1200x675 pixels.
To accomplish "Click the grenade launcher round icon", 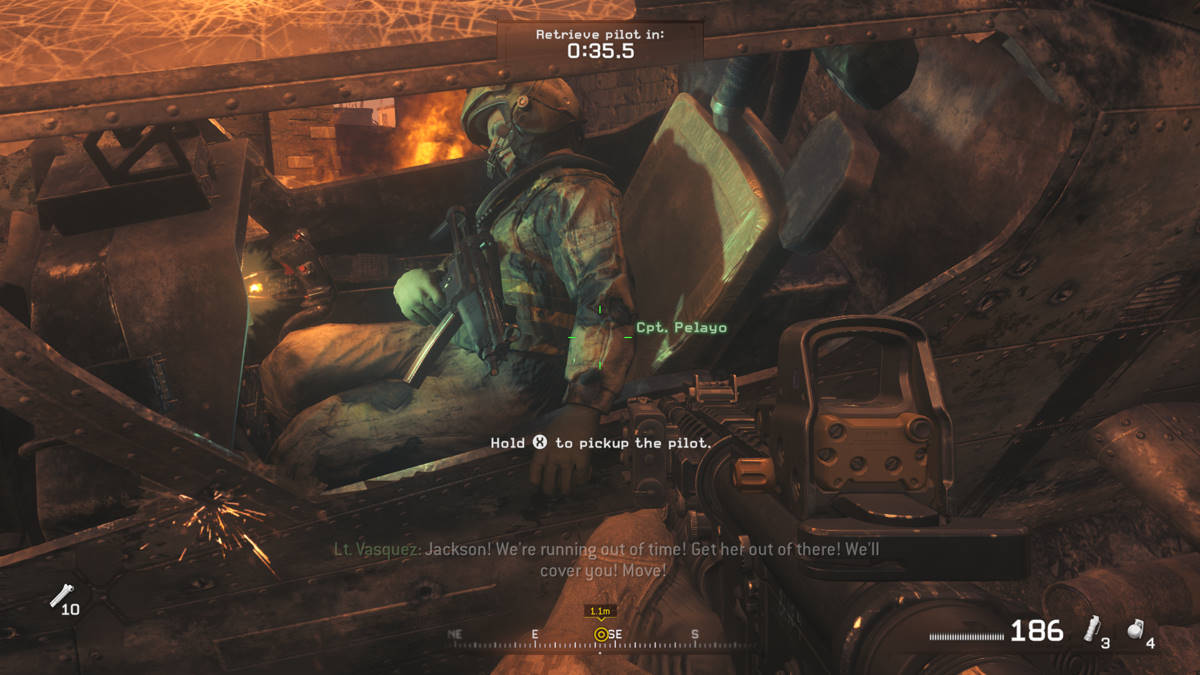I will click(x=60, y=596).
